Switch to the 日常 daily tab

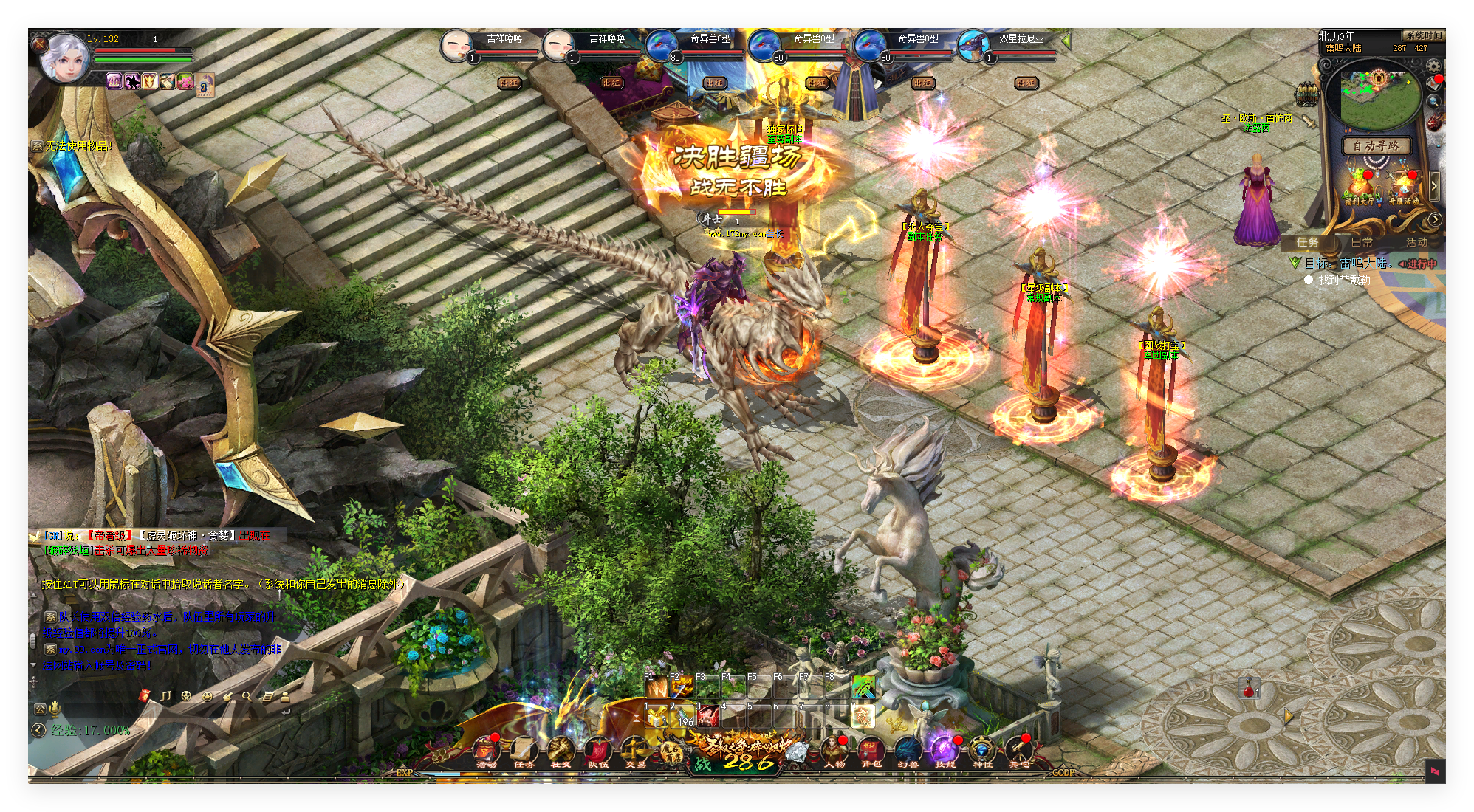[x=1362, y=242]
